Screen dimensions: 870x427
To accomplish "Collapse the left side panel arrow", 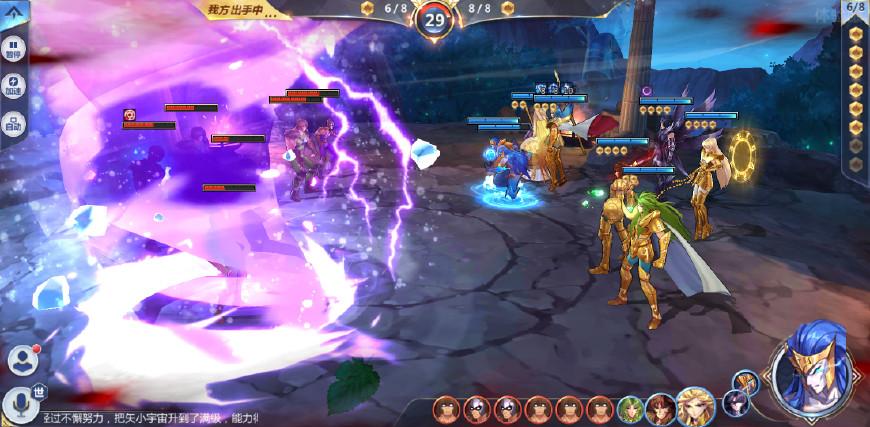I will tap(11, 12).
